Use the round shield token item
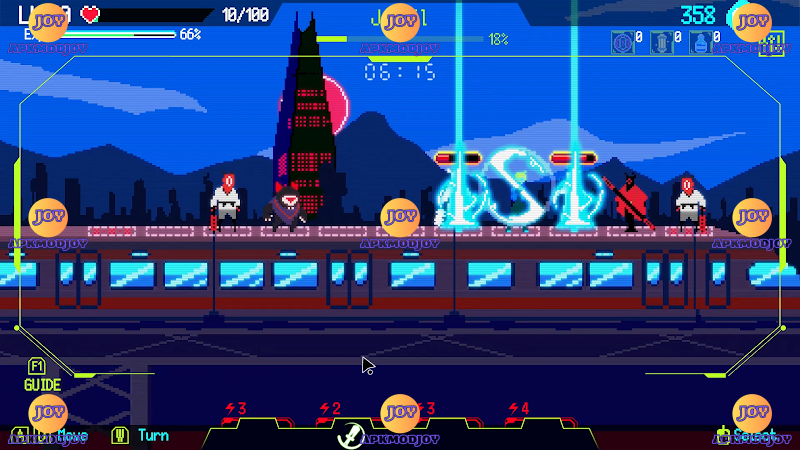 pyautogui.click(x=621, y=43)
